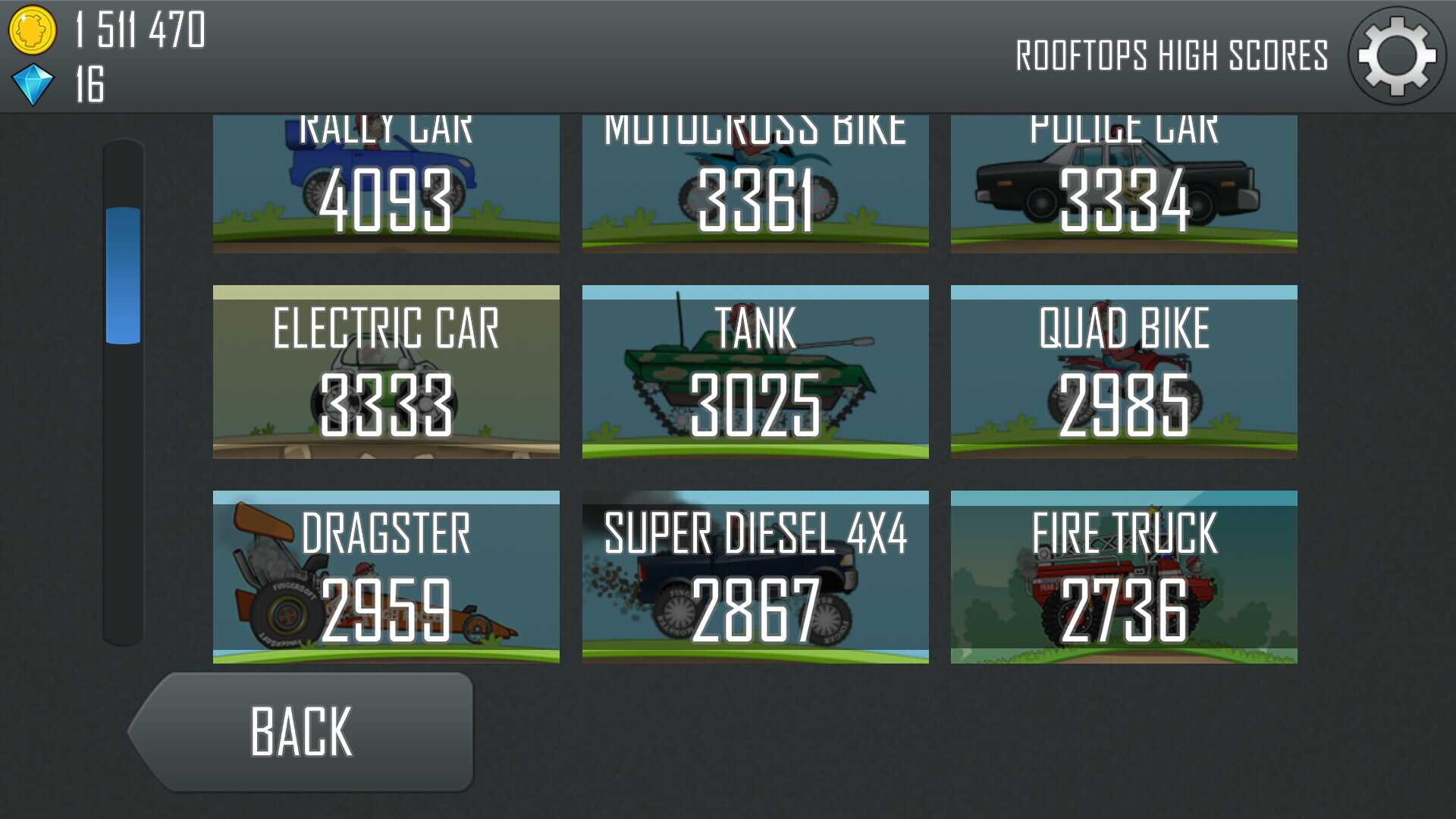Image resolution: width=1456 pixels, height=819 pixels.
Task: Select the Police Car score tile
Action: [x=1124, y=184]
